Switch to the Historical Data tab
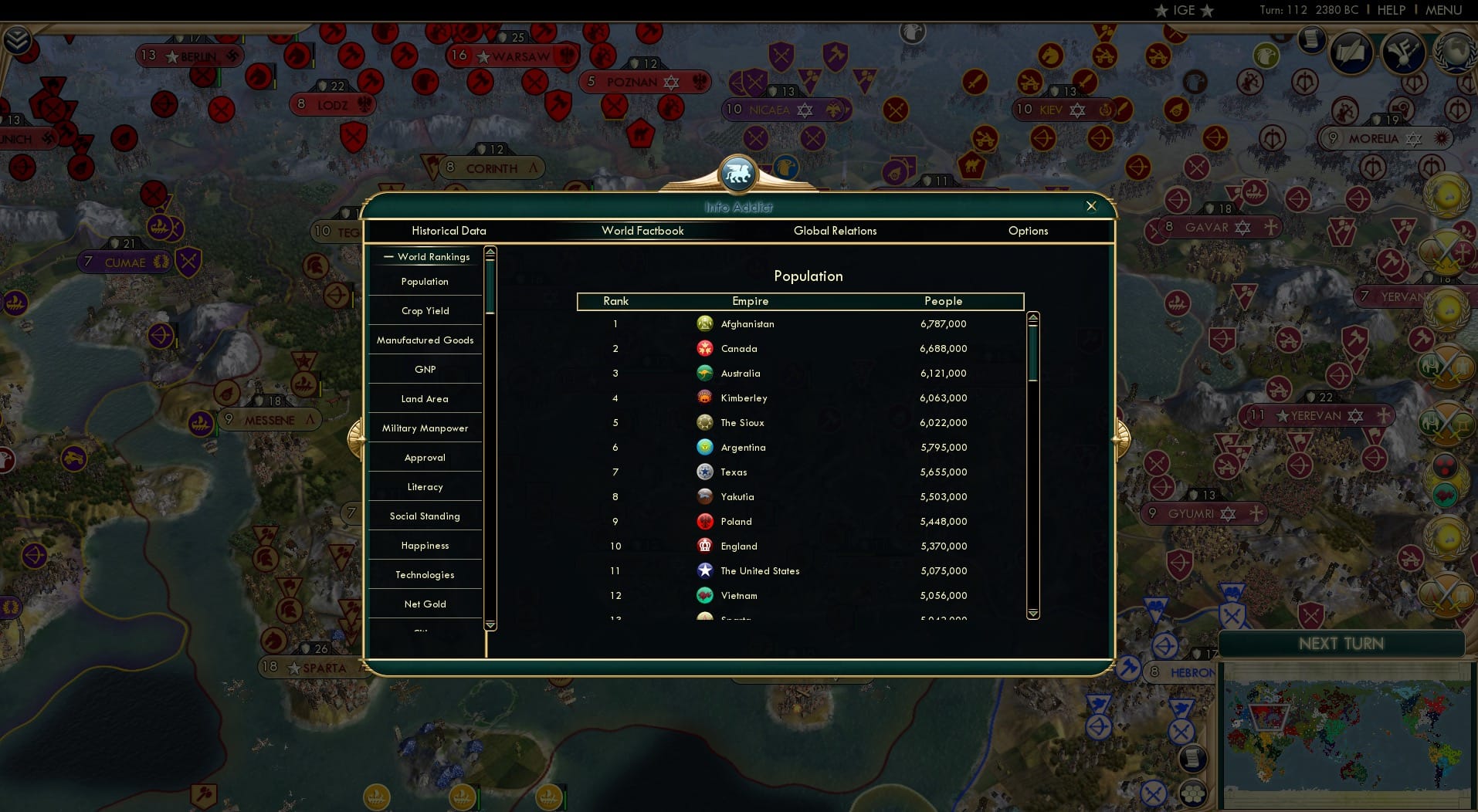Image resolution: width=1478 pixels, height=812 pixels. tap(449, 231)
